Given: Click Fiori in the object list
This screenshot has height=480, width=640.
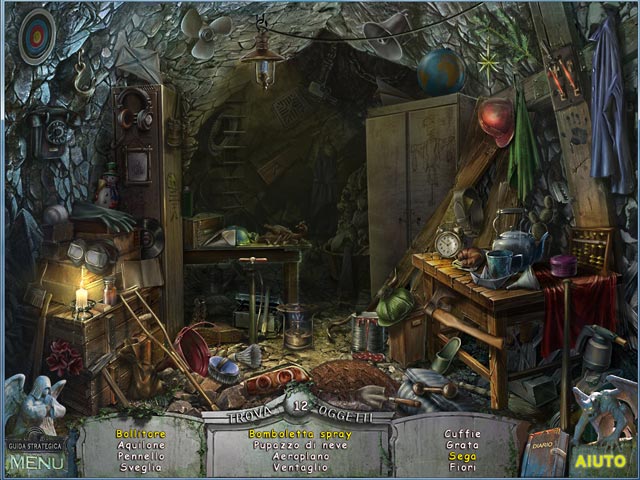Looking at the screenshot, I should 462,468.
